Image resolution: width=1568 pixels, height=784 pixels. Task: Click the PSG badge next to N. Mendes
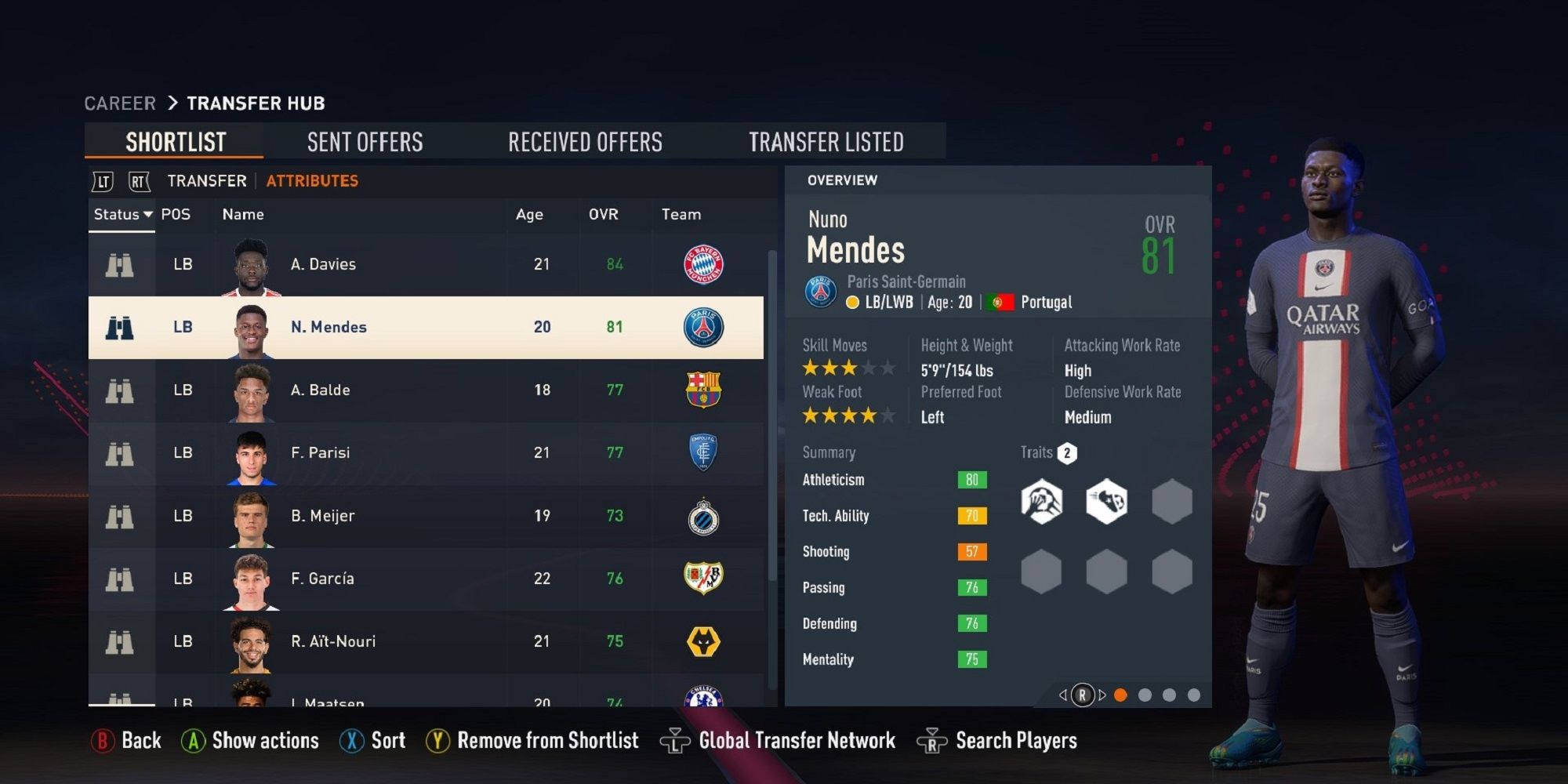point(703,327)
